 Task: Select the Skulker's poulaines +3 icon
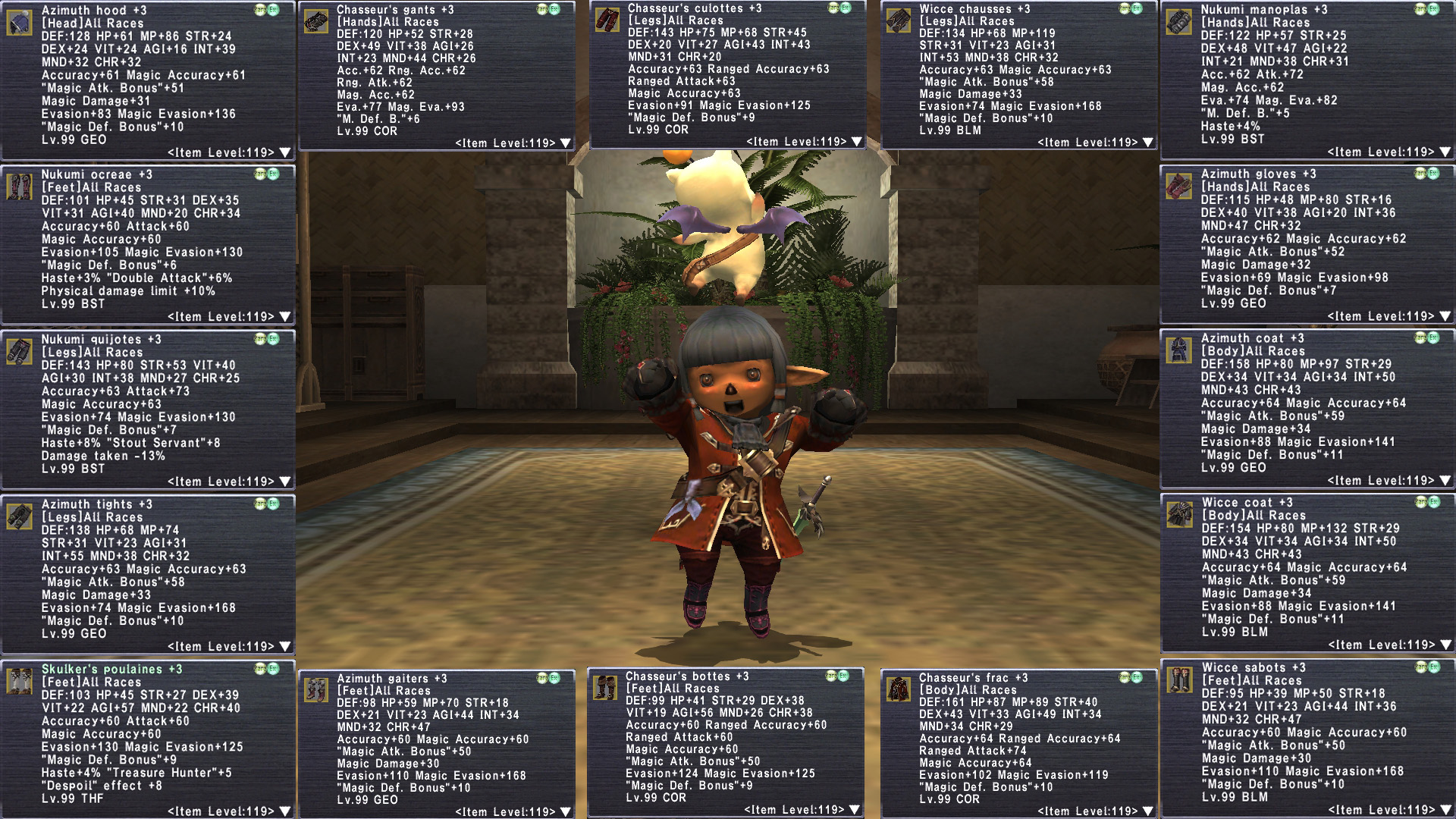(19, 681)
